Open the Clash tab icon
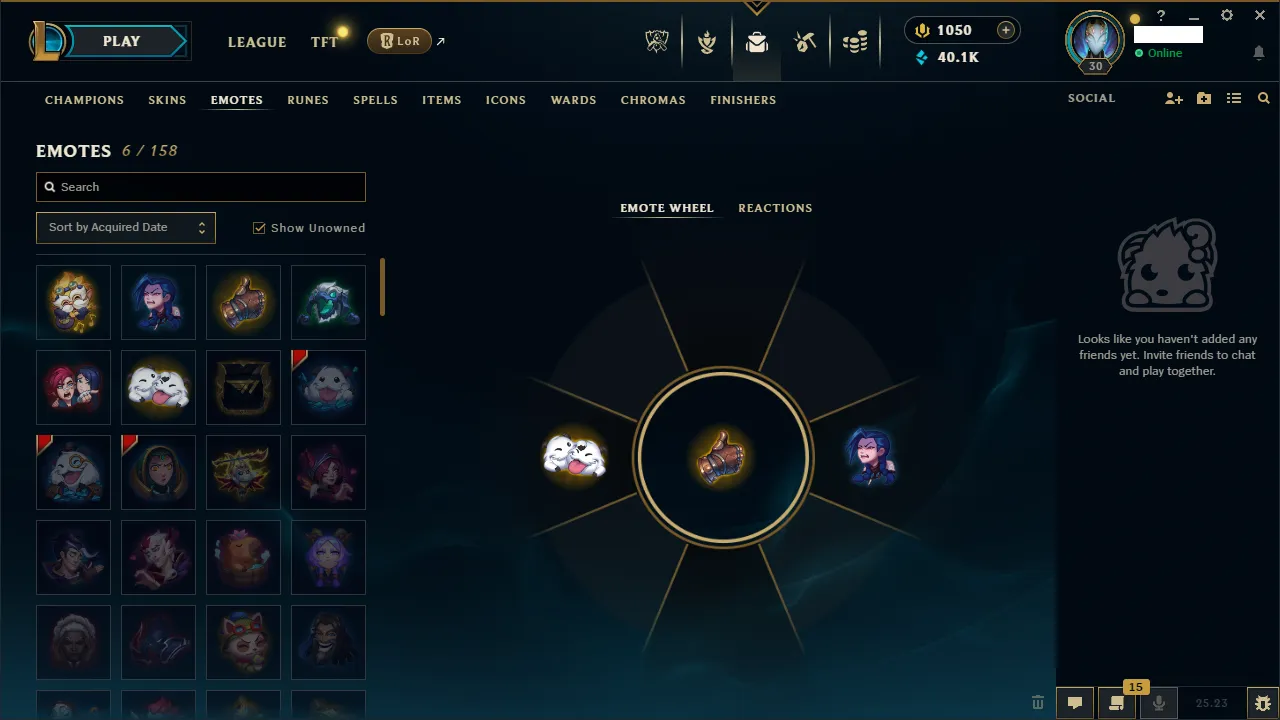This screenshot has height=720, width=1280. click(x=707, y=41)
